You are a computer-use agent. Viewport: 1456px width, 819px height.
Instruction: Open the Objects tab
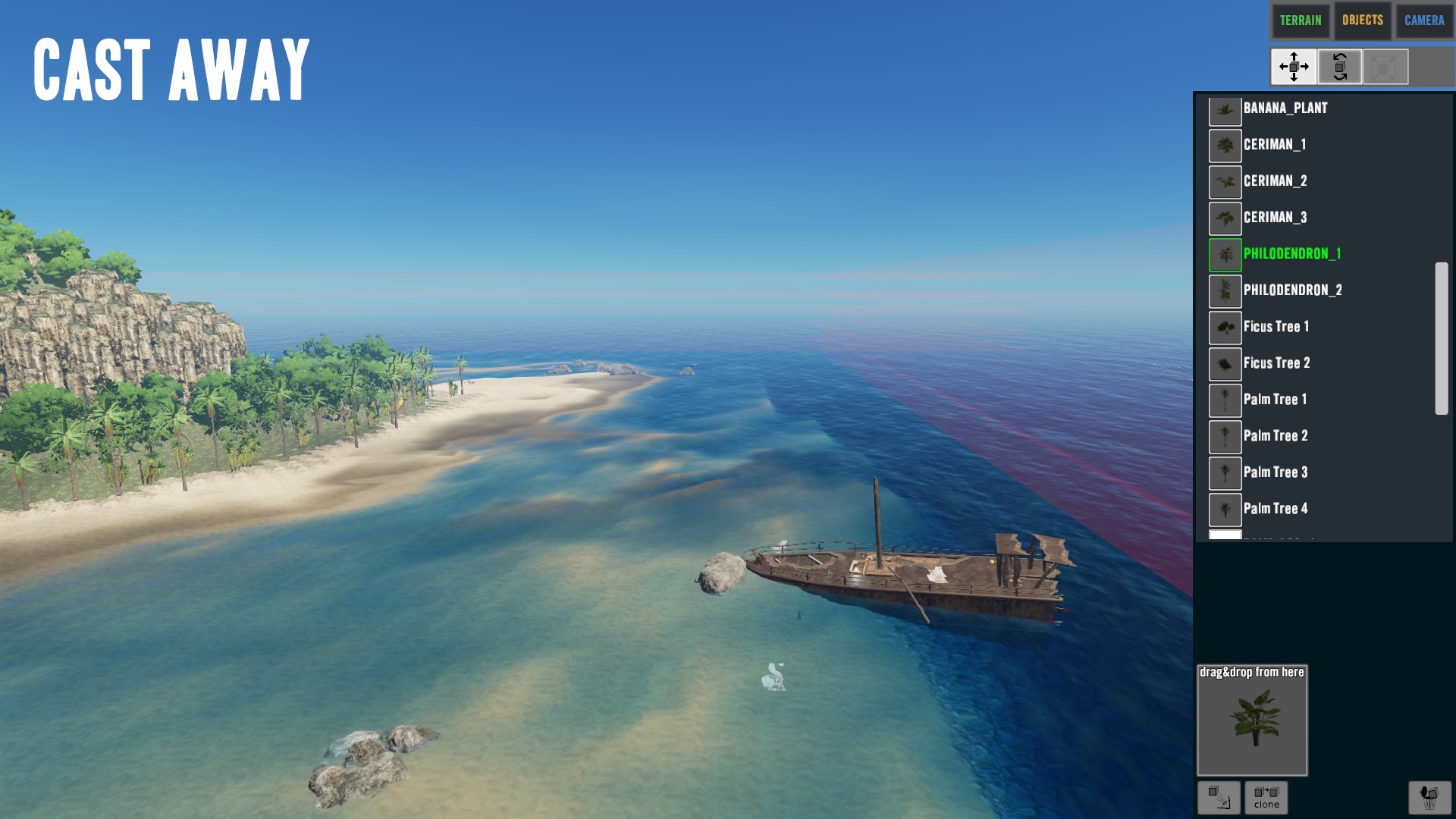click(x=1363, y=20)
